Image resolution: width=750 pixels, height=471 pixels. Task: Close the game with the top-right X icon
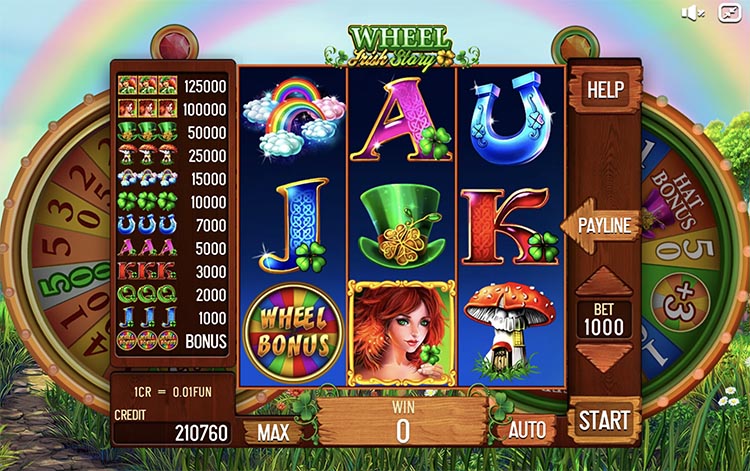[729, 12]
